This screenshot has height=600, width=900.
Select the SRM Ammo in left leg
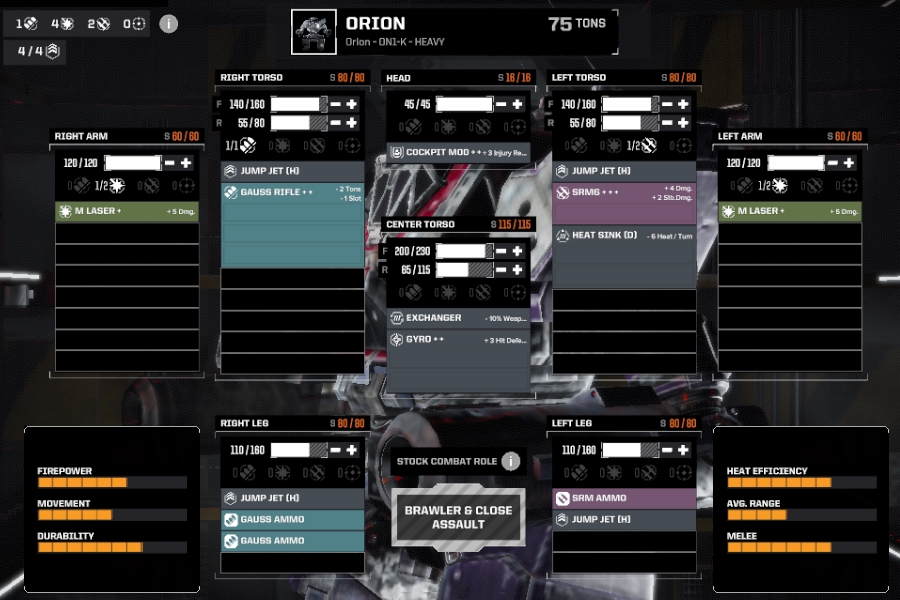(x=624, y=498)
